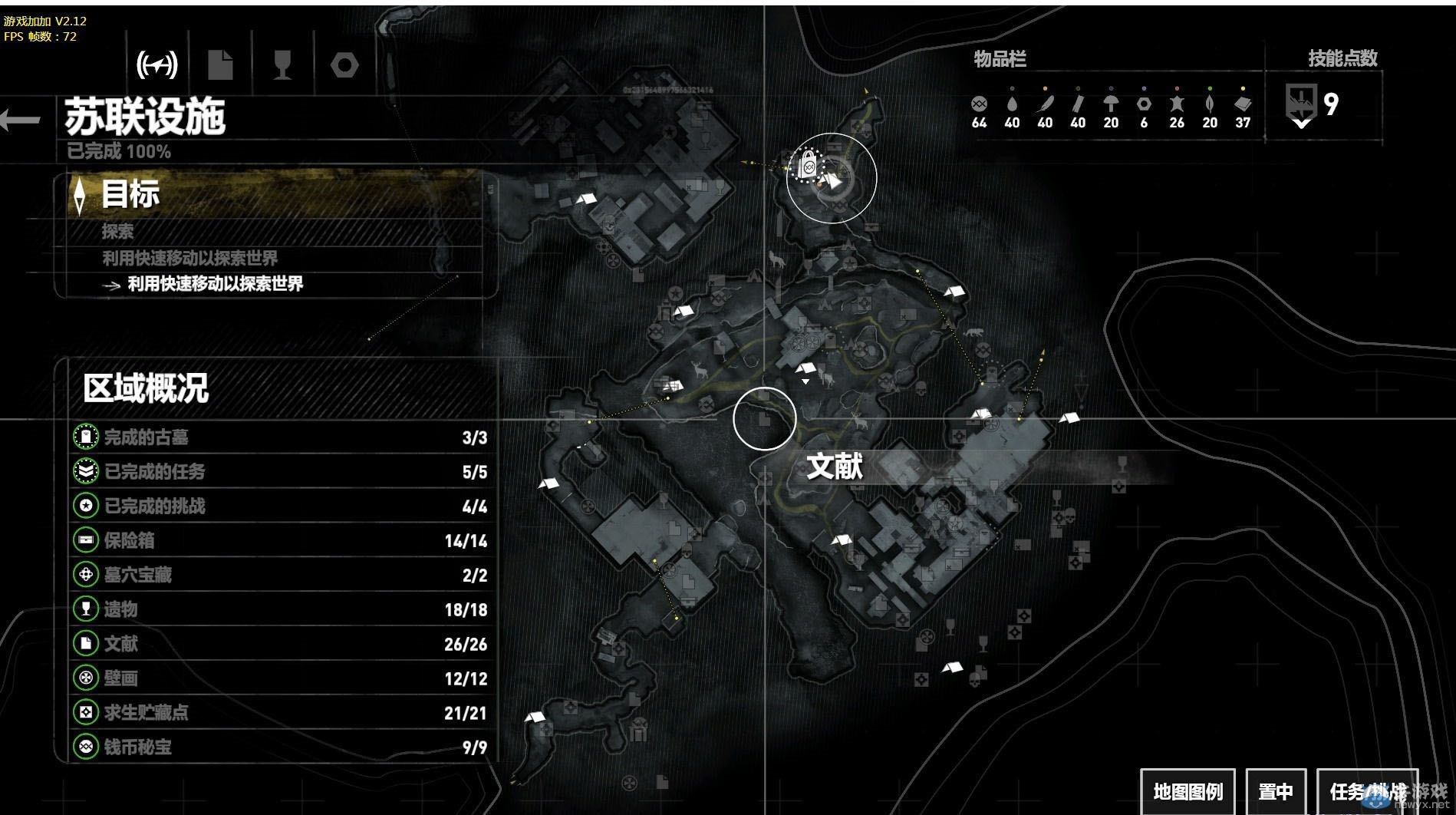Open the documents tab icon
Screen dimensions: 1456x815
coord(220,65)
